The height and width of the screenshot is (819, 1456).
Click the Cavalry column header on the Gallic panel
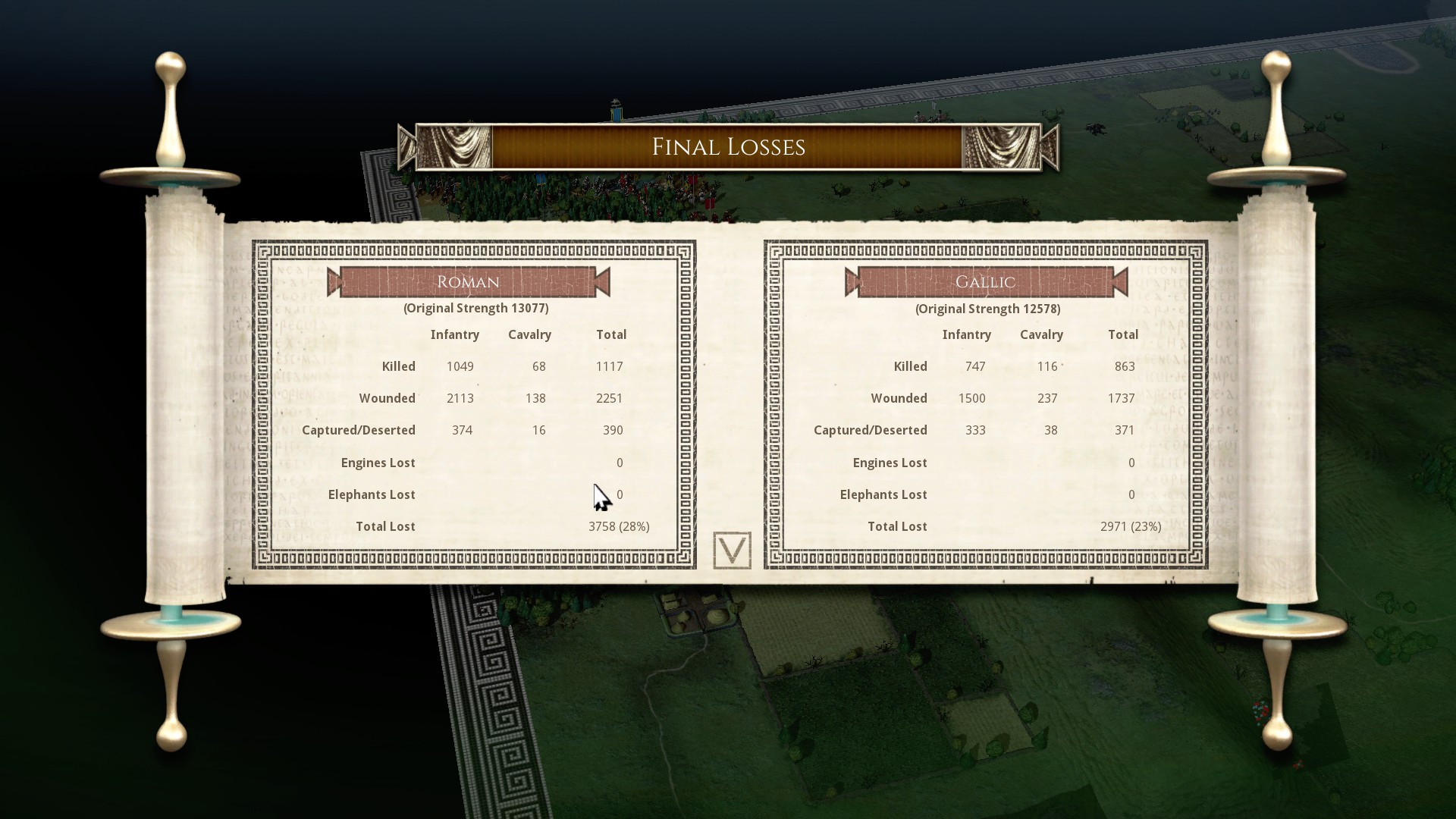point(1042,334)
